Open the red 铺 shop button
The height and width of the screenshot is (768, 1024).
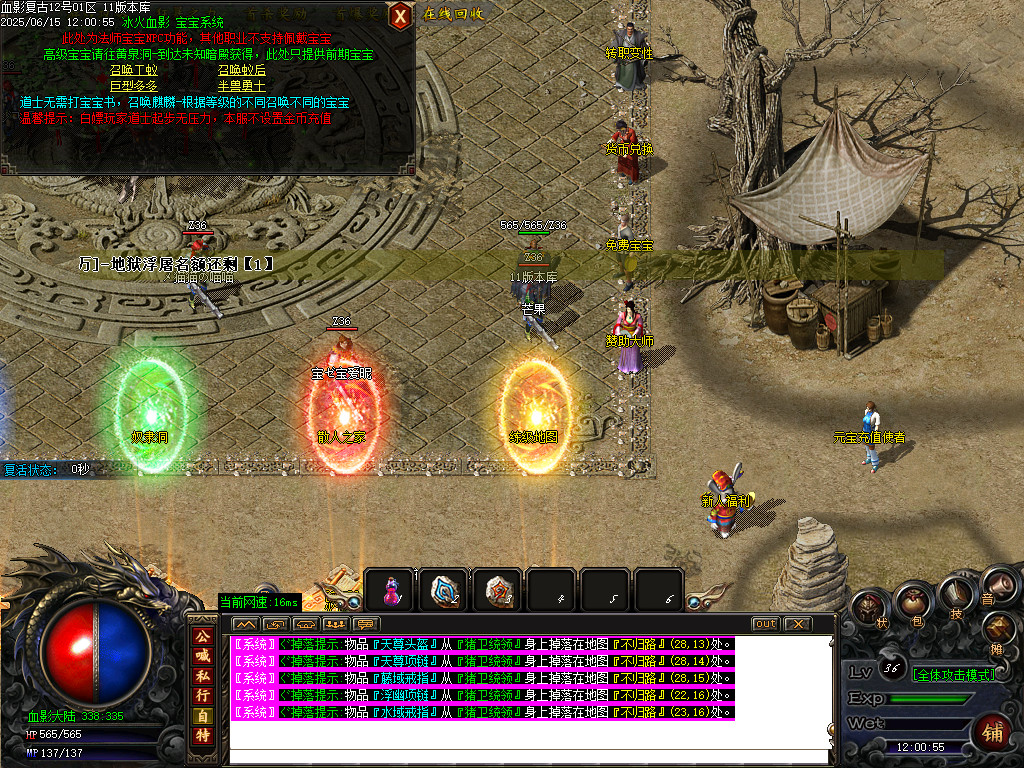click(994, 731)
